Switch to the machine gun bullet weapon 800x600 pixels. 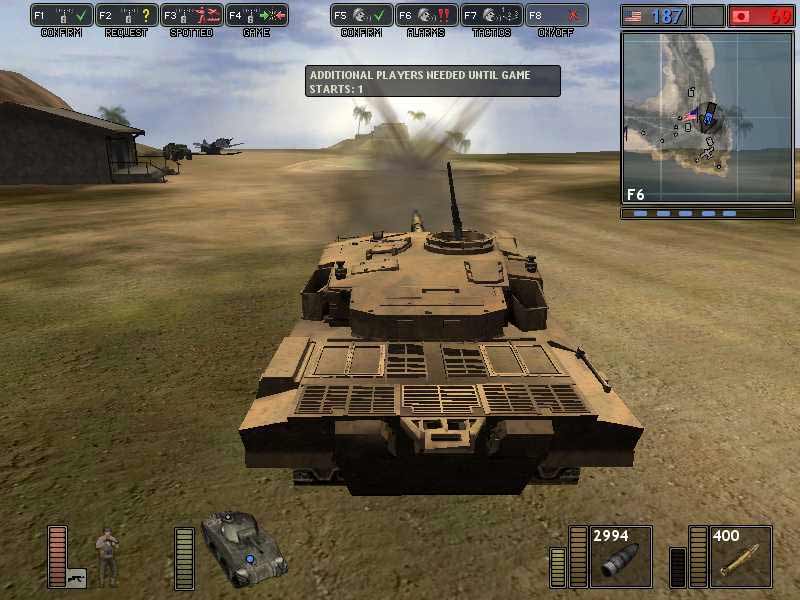(740, 556)
